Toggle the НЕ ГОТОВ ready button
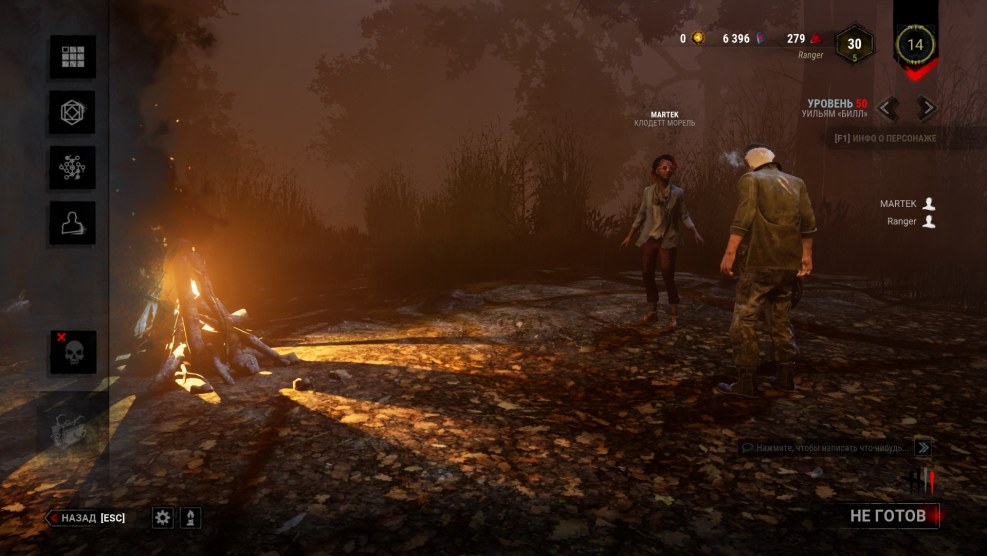Screen dimensions: 987x556 [888, 516]
